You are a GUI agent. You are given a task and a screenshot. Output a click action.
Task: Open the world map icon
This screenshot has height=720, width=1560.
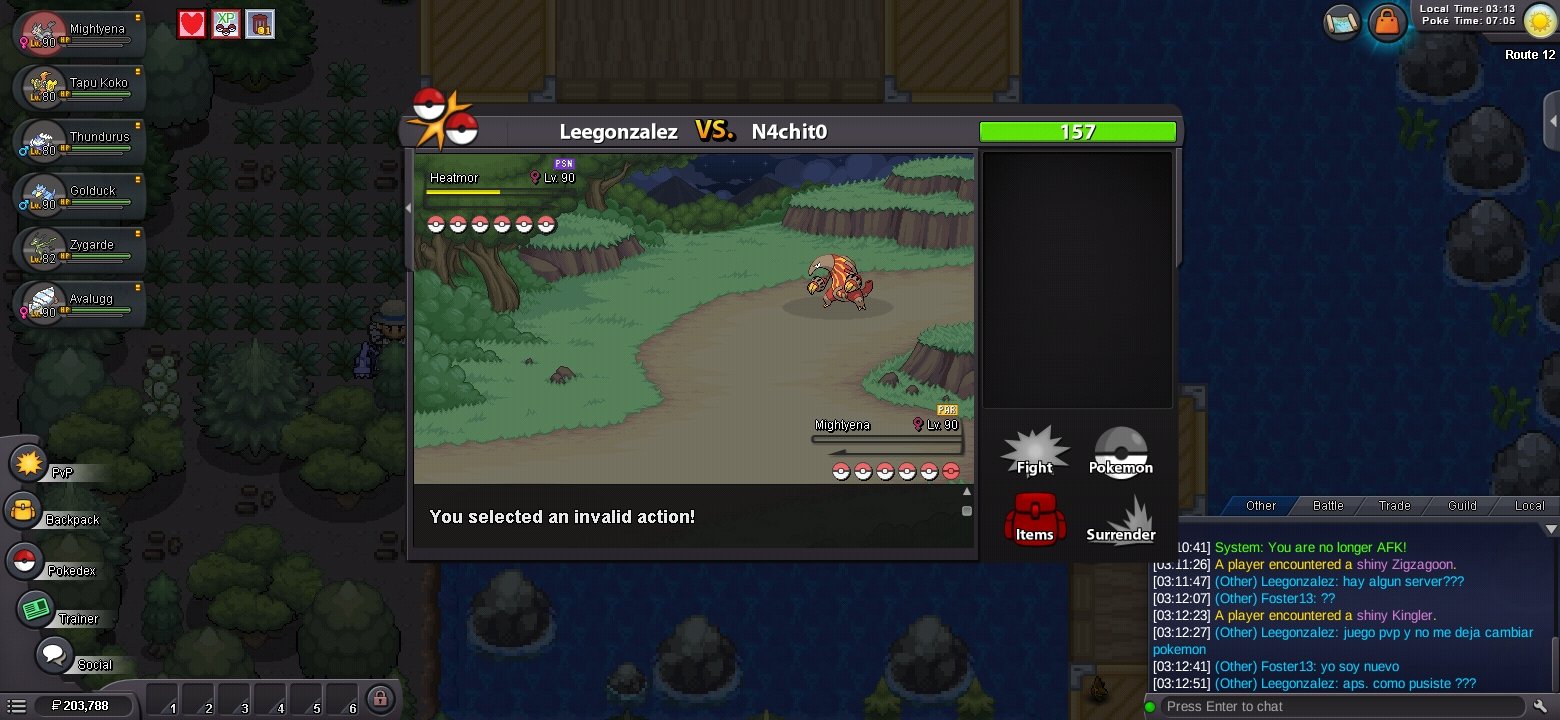pyautogui.click(x=1341, y=21)
